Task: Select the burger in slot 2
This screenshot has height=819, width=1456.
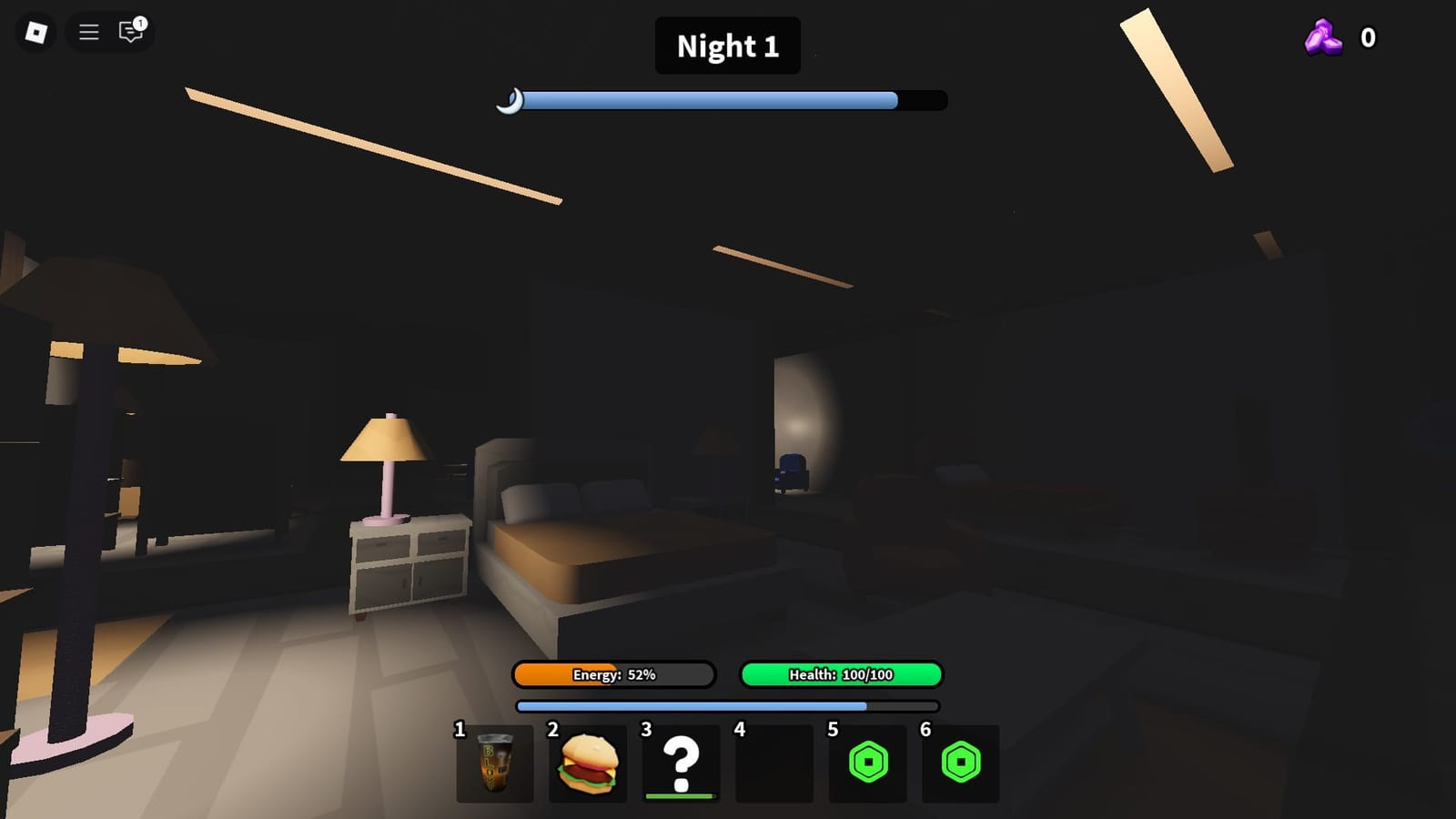Action: point(587,764)
